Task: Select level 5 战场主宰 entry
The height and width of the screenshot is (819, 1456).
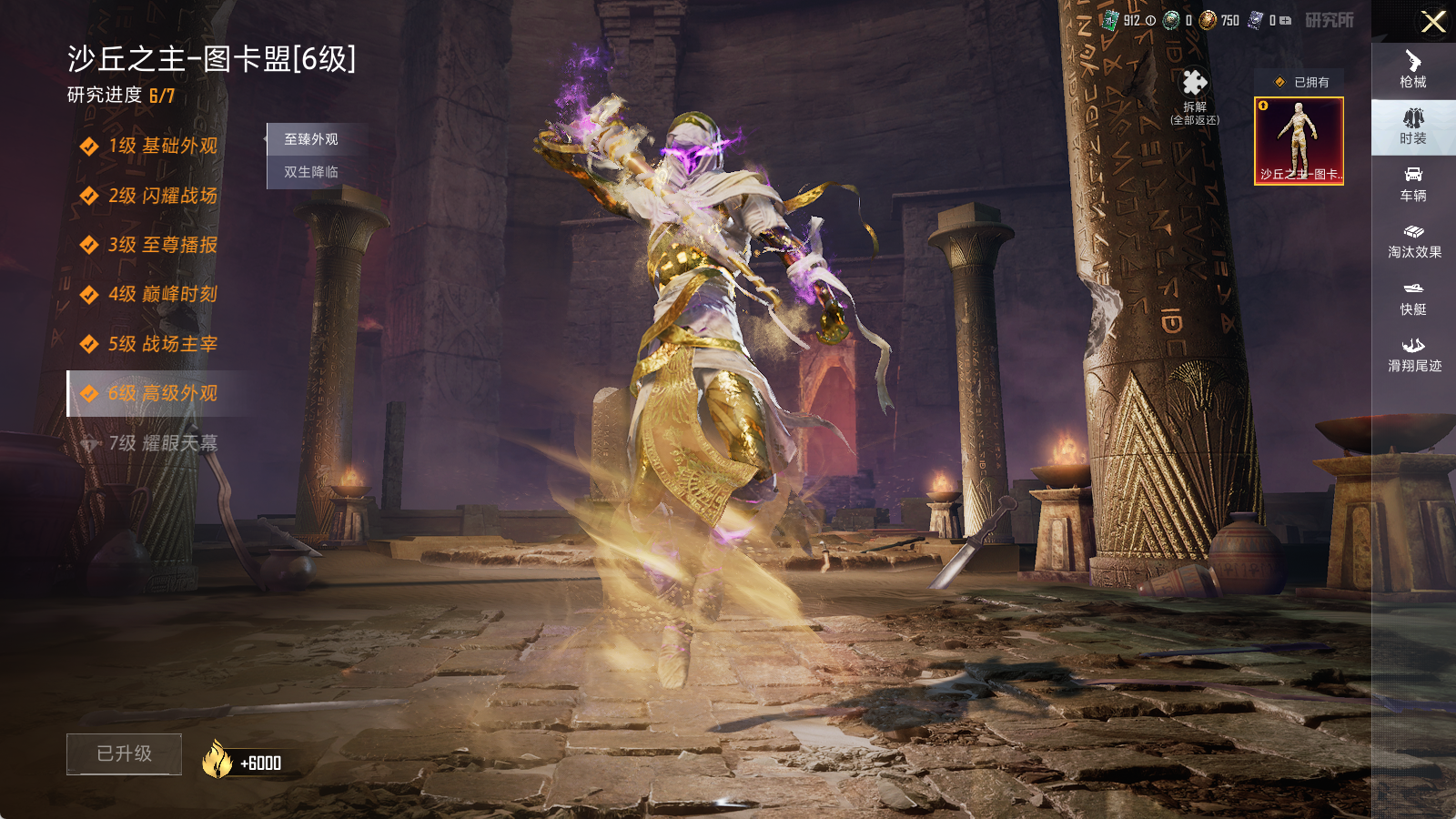Action: coord(162,344)
